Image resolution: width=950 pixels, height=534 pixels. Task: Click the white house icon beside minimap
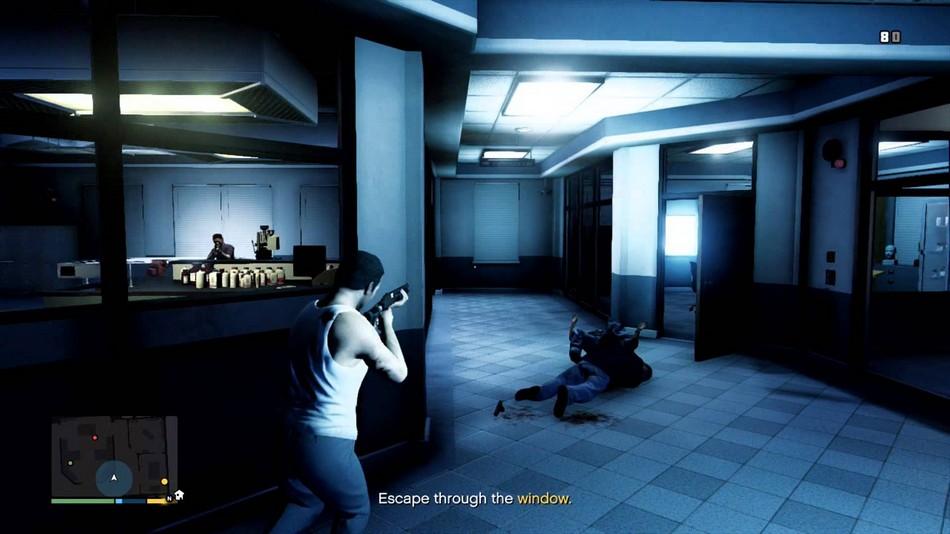point(179,494)
